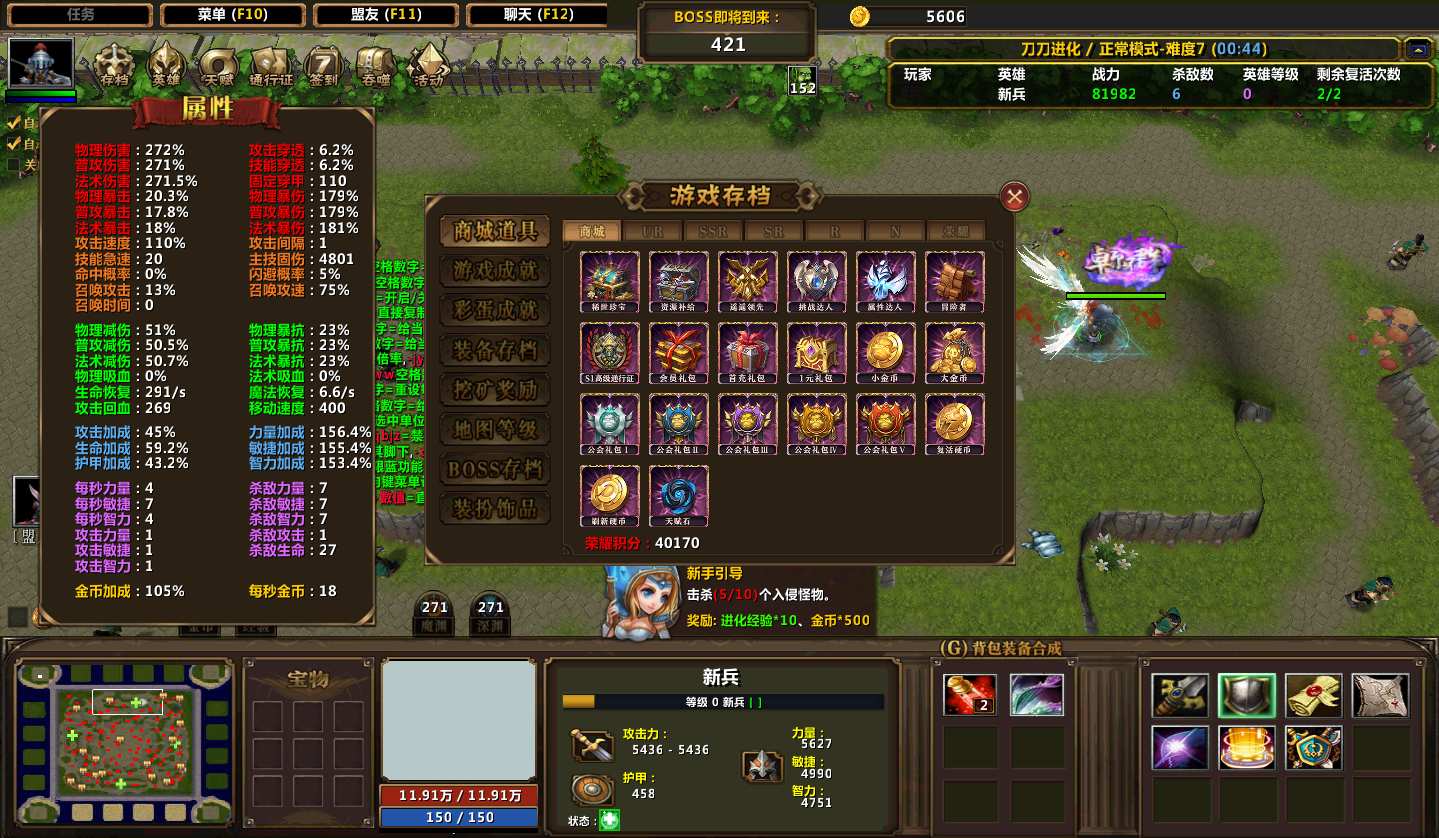This screenshot has width=1439, height=838.
Task: Open the 活动 events icon
Action: tap(428, 65)
